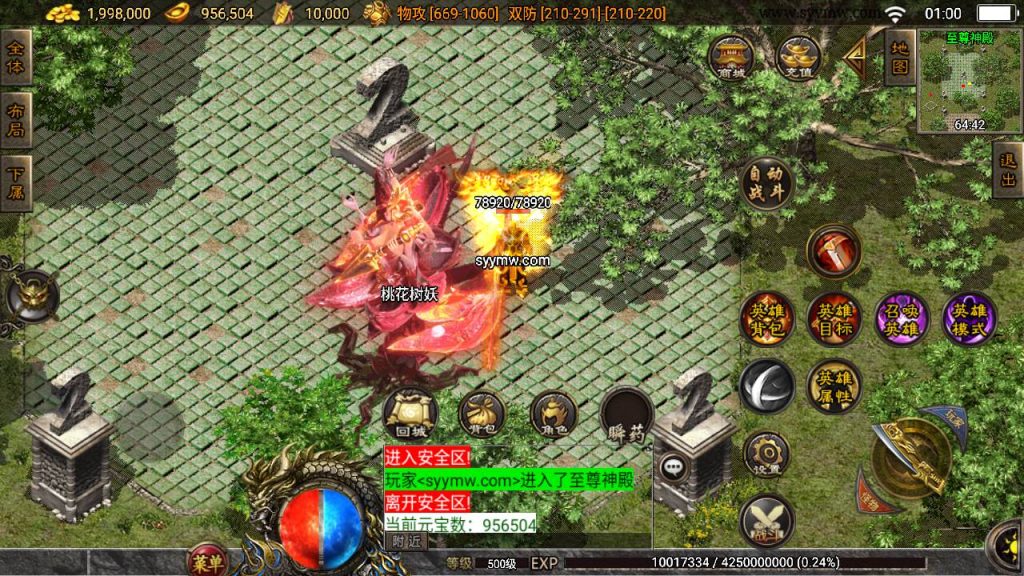Switch to the 附近 nearby chat tab

tap(406, 541)
